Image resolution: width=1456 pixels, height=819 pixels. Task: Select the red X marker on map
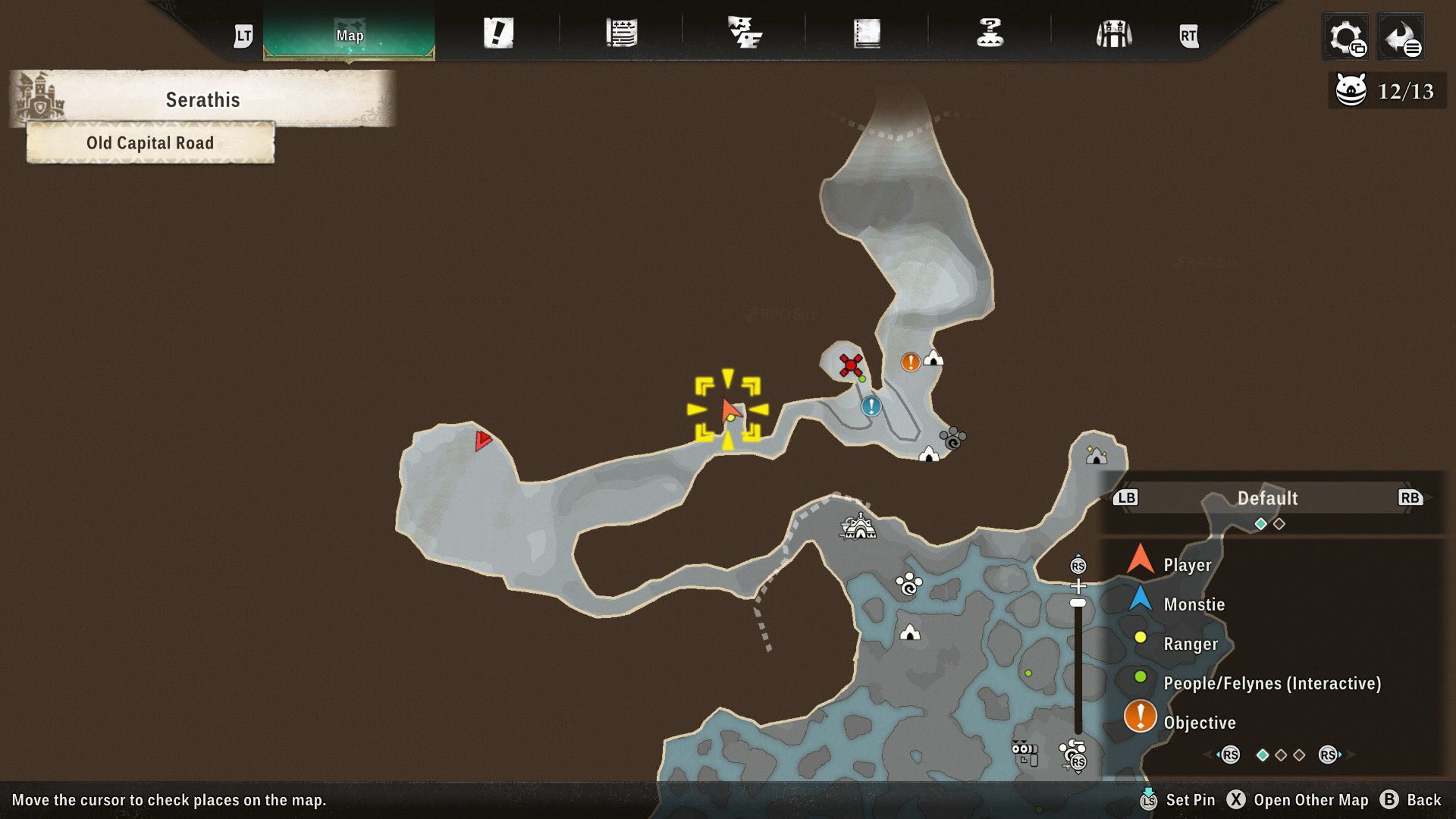point(850,365)
